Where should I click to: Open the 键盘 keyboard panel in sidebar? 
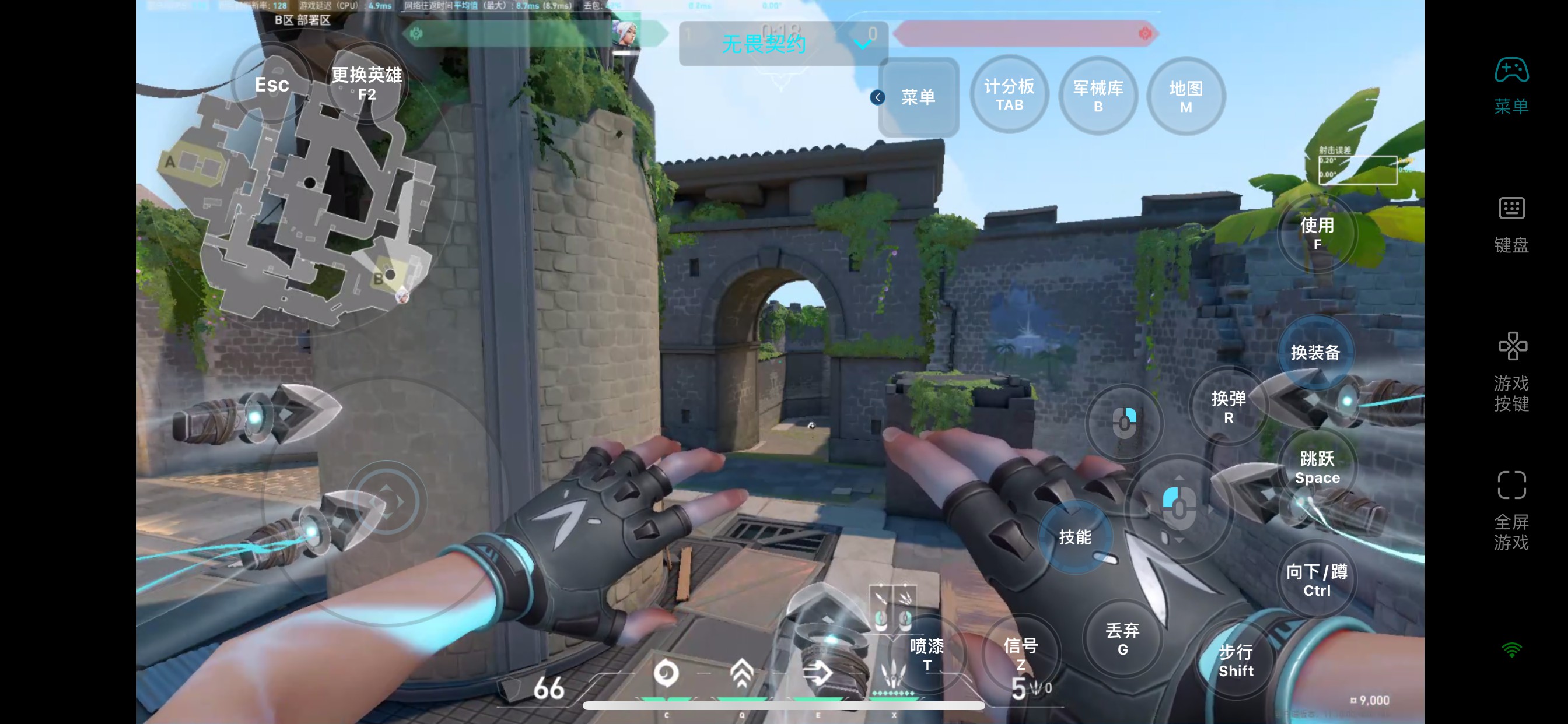click(x=1511, y=224)
